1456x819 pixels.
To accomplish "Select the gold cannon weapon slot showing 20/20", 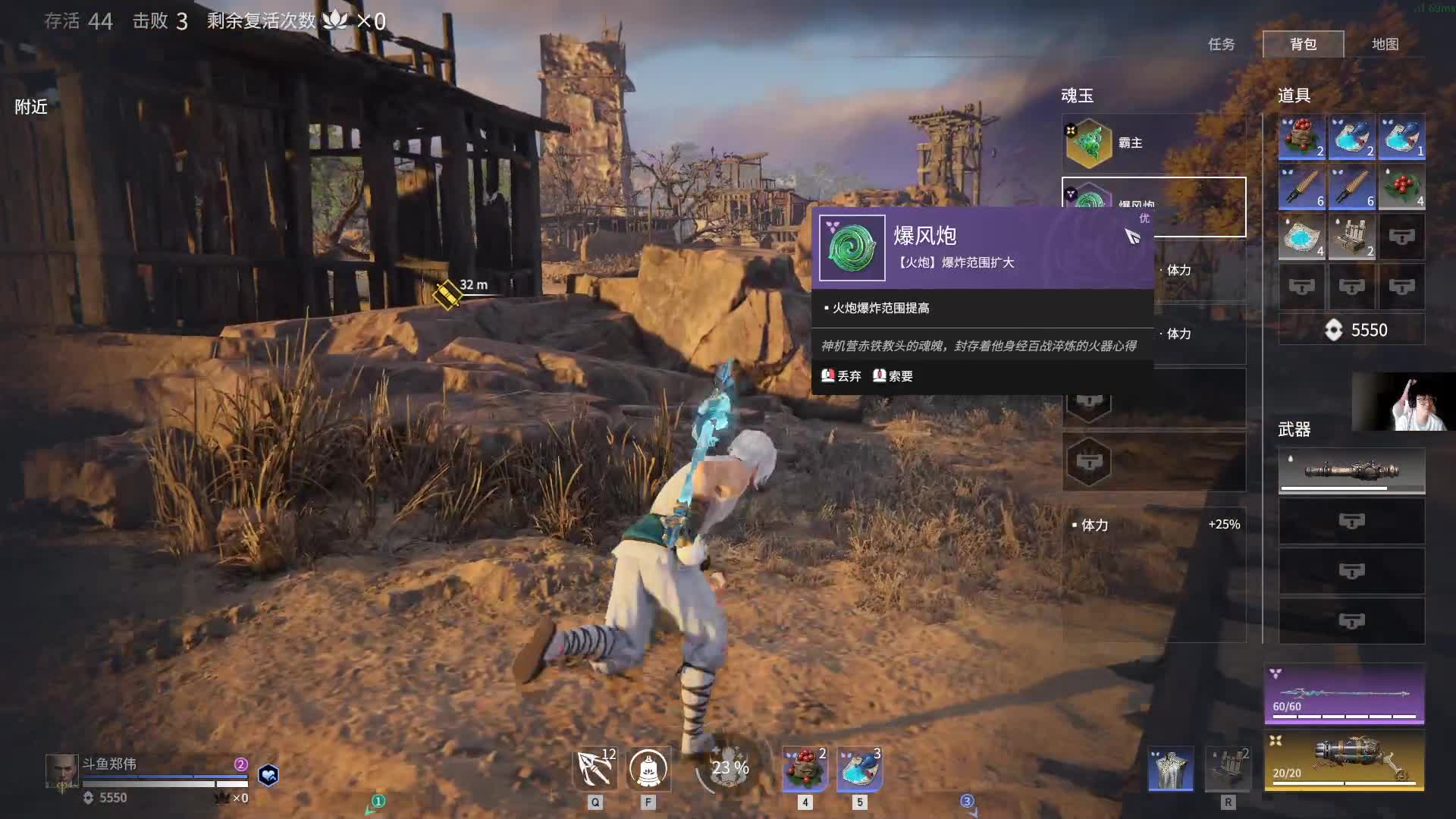I will pyautogui.click(x=1344, y=761).
